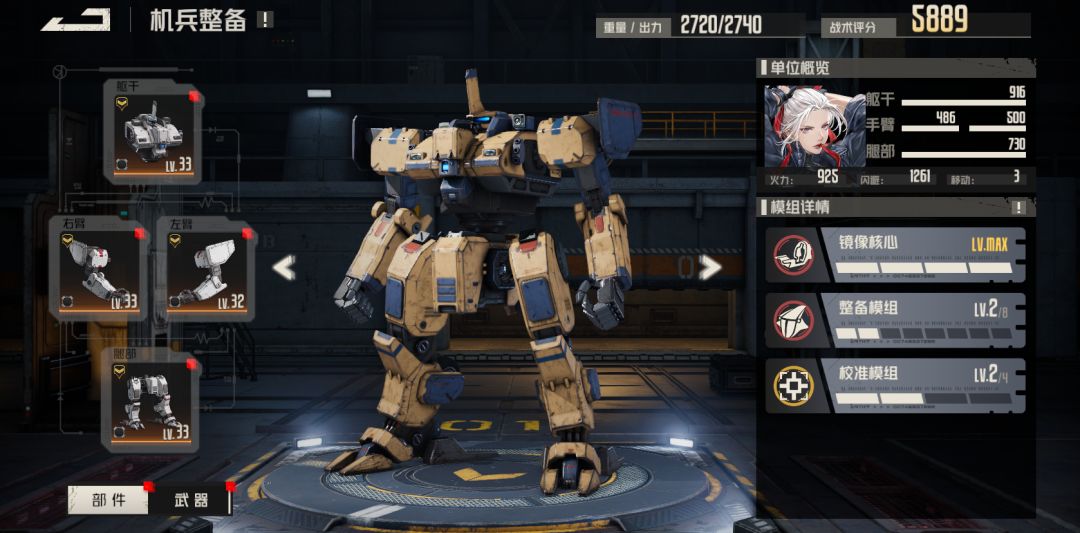Screen dimensions: 1080x533
Task: Select the 整备模组 module row
Action: (895, 320)
